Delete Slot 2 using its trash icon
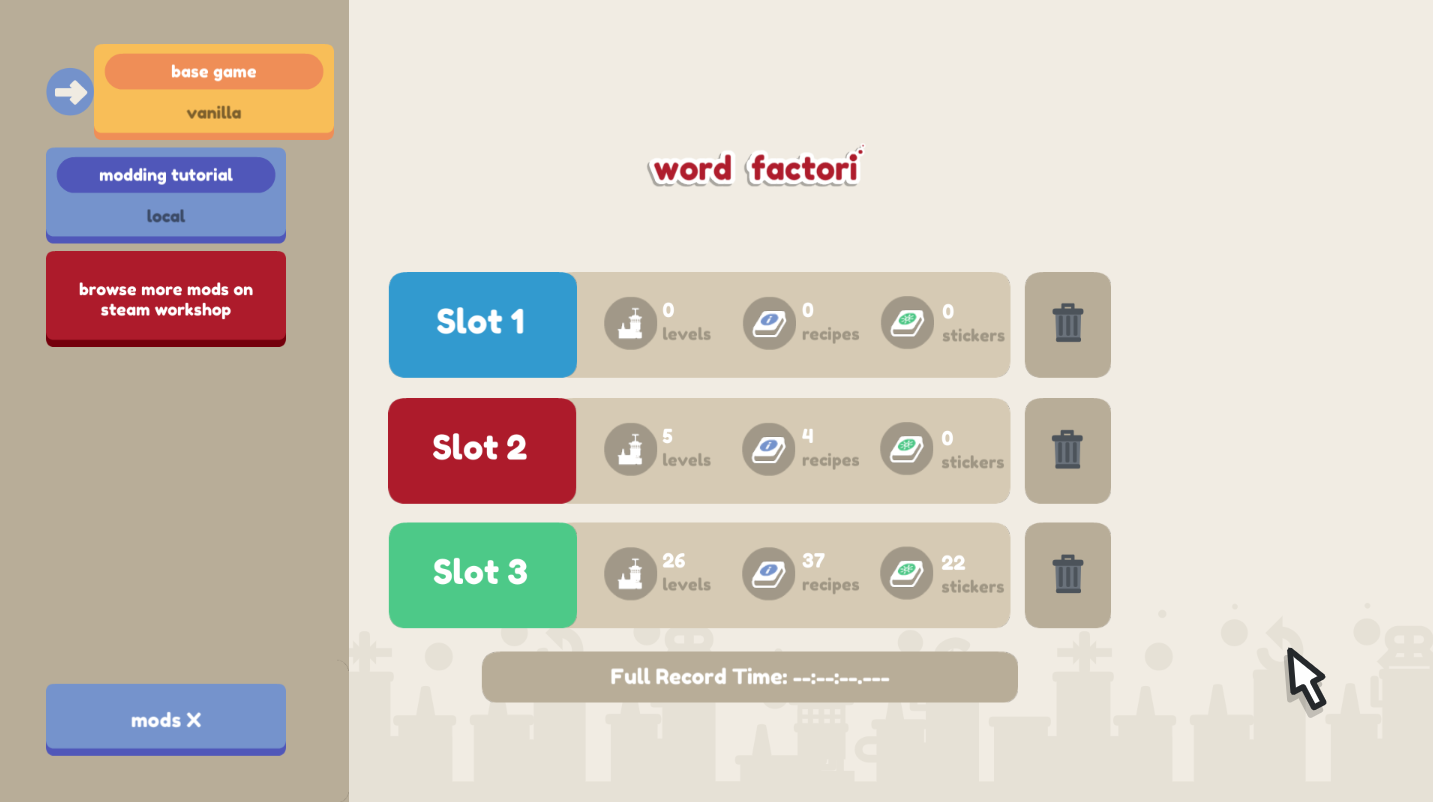The height and width of the screenshot is (802, 1433). (1067, 450)
